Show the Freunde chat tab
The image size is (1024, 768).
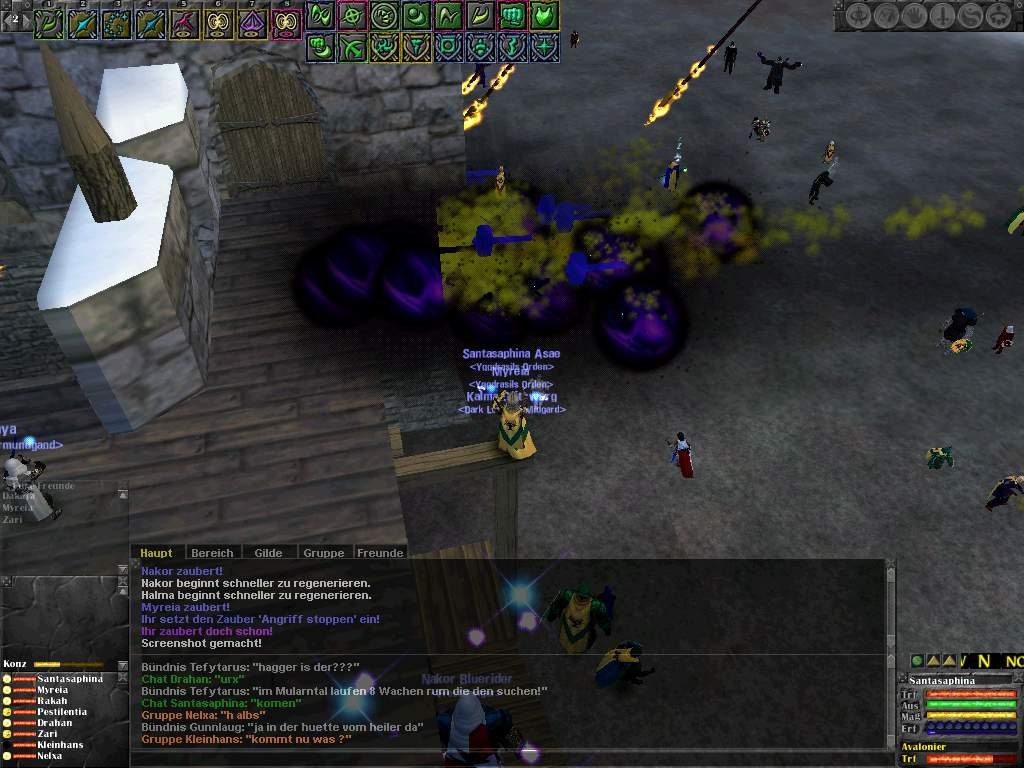coord(380,553)
